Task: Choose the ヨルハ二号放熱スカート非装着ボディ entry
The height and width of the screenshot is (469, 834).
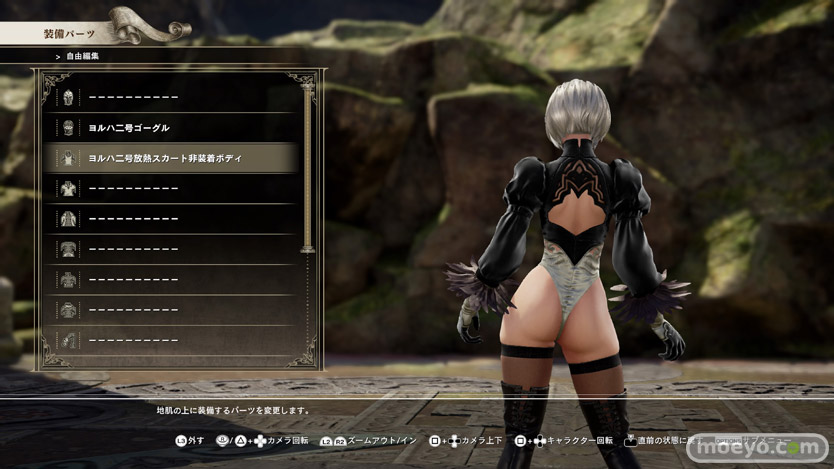Action: (x=170, y=158)
